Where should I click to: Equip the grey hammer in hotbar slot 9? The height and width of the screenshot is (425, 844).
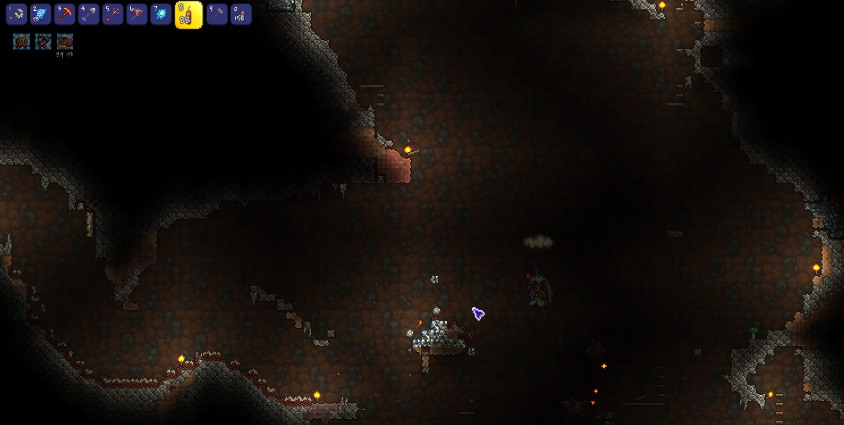216,14
